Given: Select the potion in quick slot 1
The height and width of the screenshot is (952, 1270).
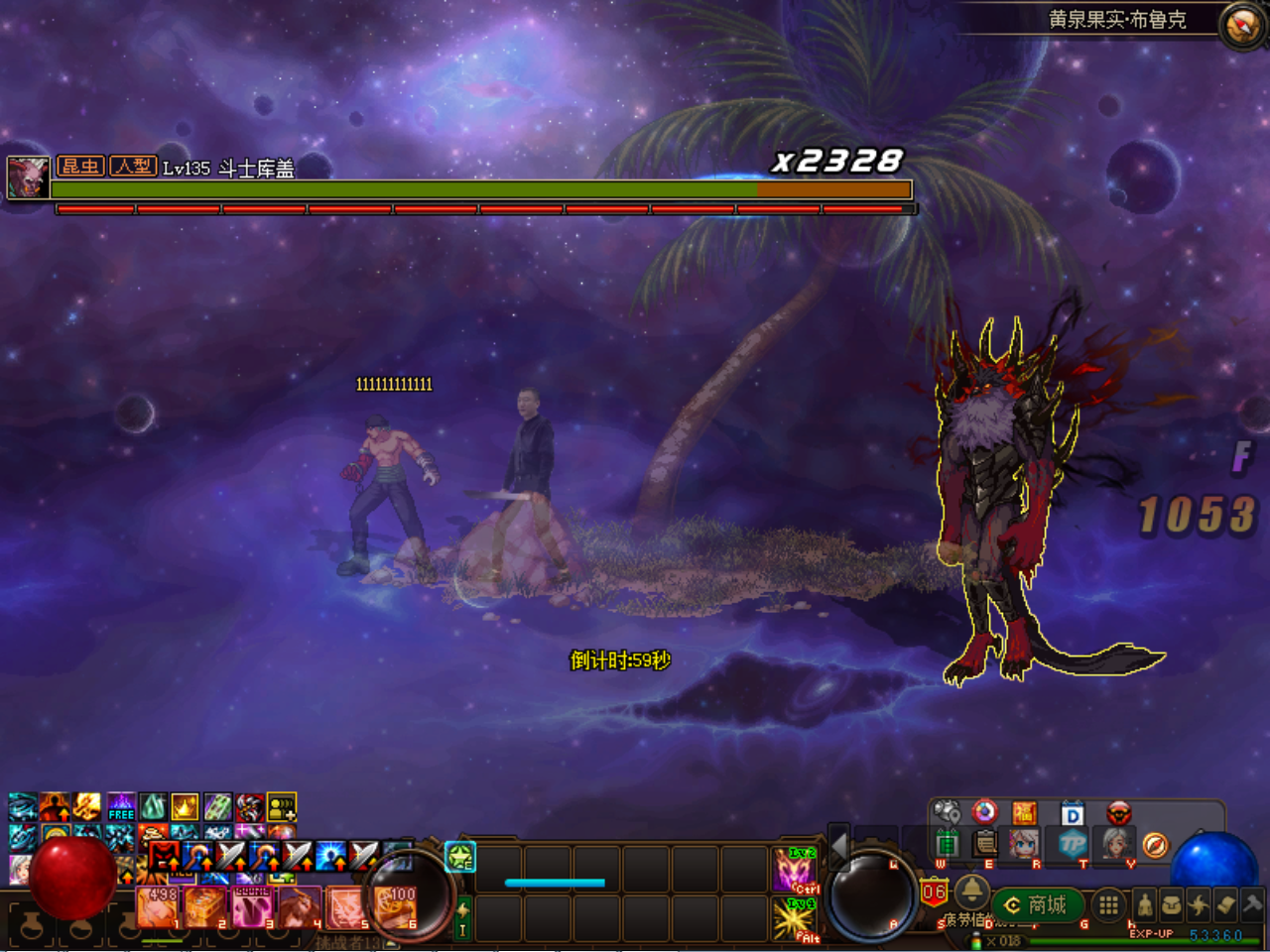Looking at the screenshot, I should coord(155,908).
